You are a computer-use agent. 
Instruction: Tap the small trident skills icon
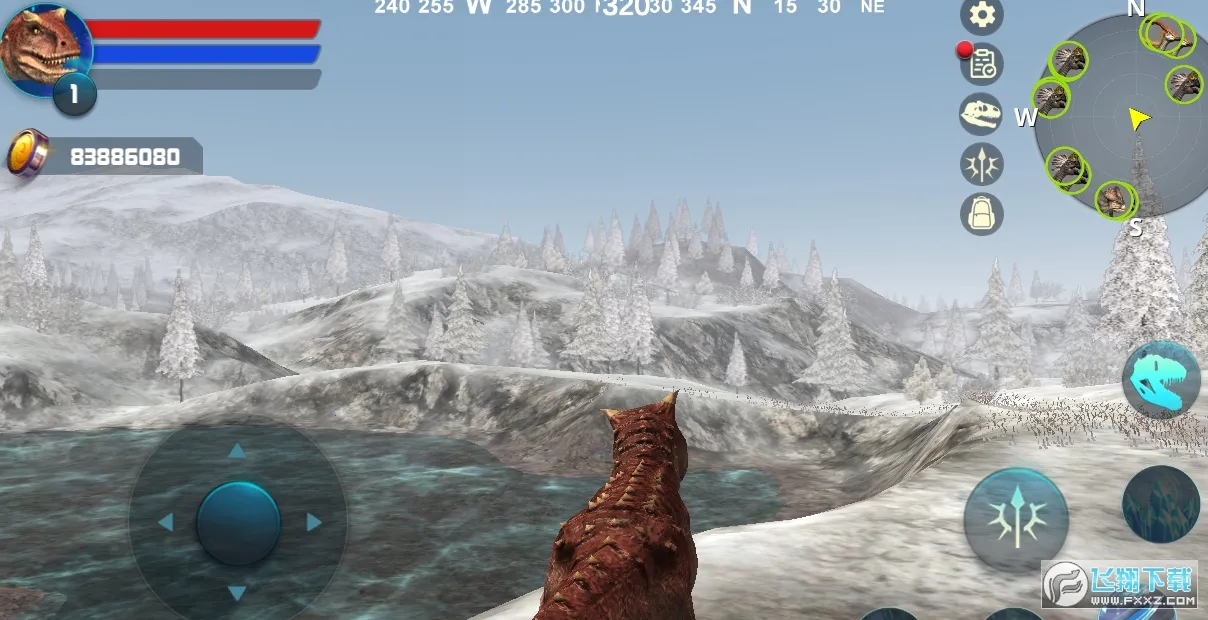(981, 164)
